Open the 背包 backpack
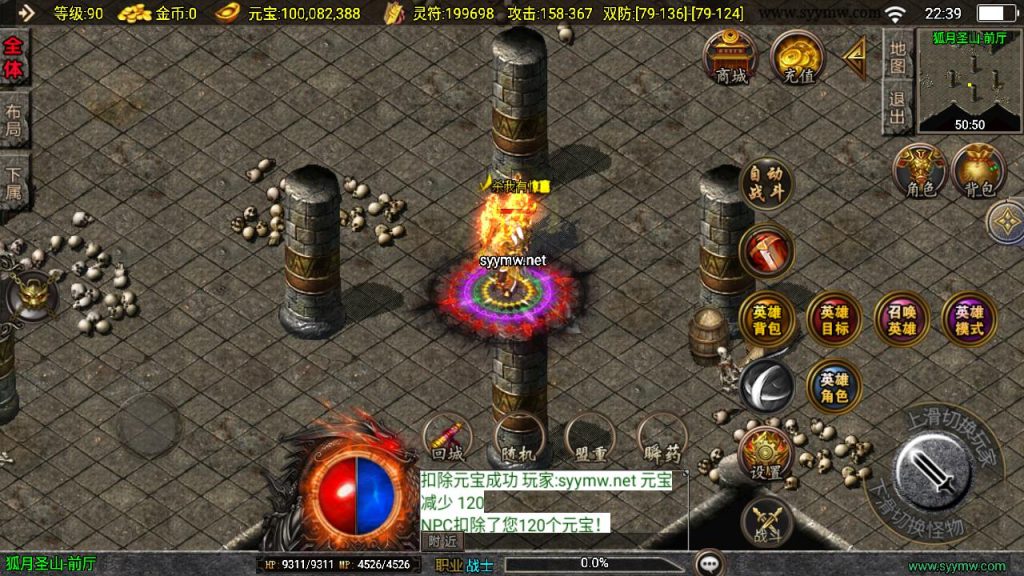The height and width of the screenshot is (576, 1024). click(979, 171)
